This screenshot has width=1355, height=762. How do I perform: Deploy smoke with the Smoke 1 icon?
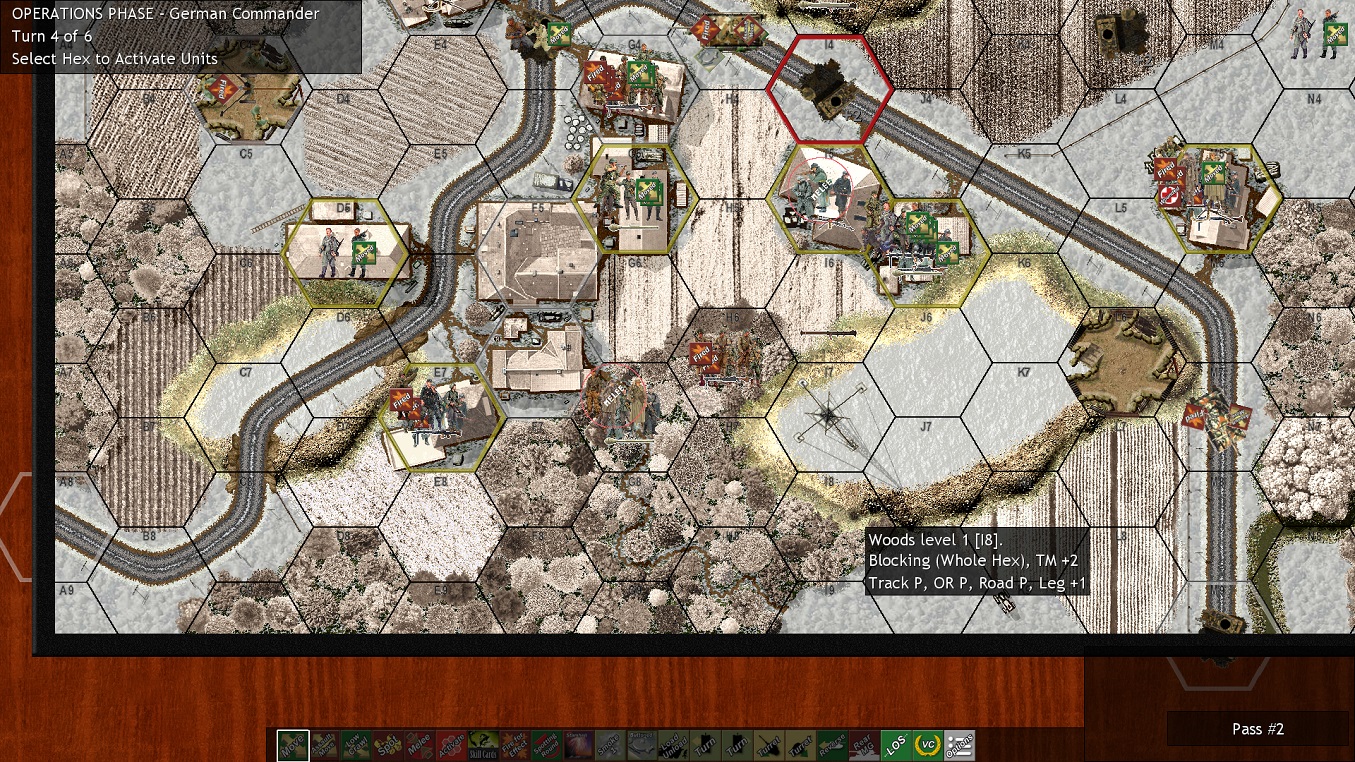pyautogui.click(x=610, y=745)
